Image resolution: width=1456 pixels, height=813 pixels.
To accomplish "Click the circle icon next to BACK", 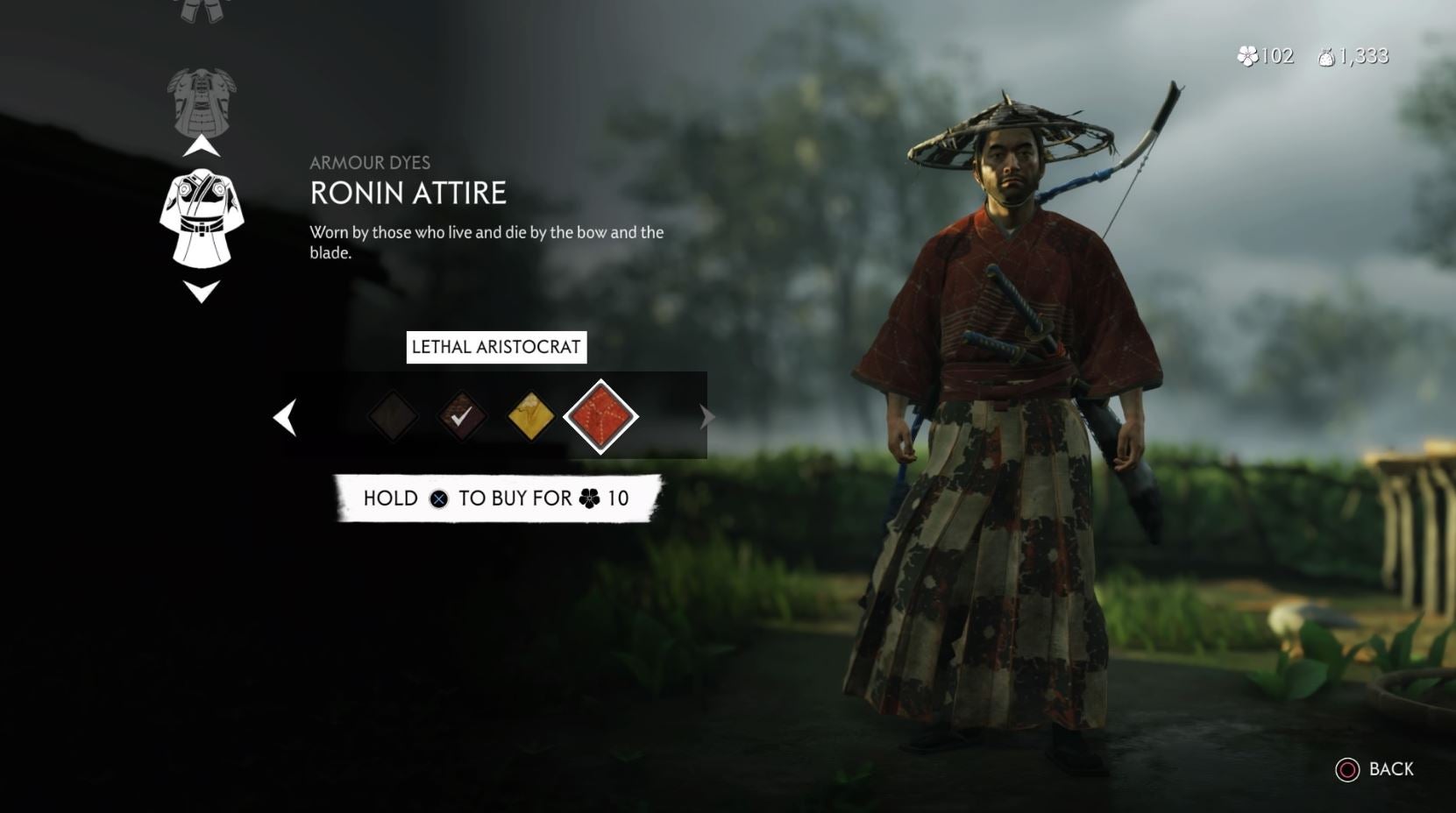I will click(1347, 770).
